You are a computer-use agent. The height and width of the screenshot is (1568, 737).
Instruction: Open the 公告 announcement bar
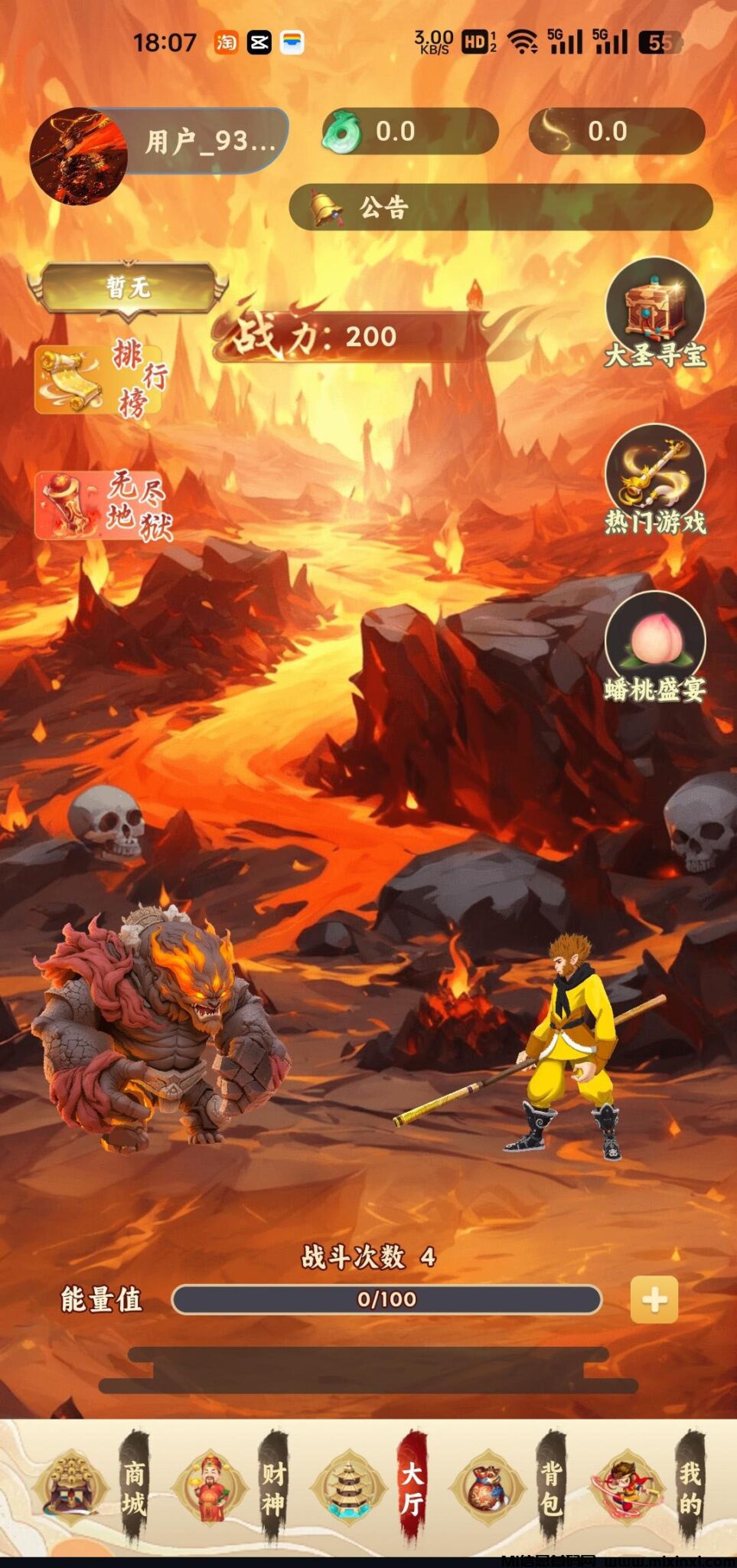[x=501, y=207]
